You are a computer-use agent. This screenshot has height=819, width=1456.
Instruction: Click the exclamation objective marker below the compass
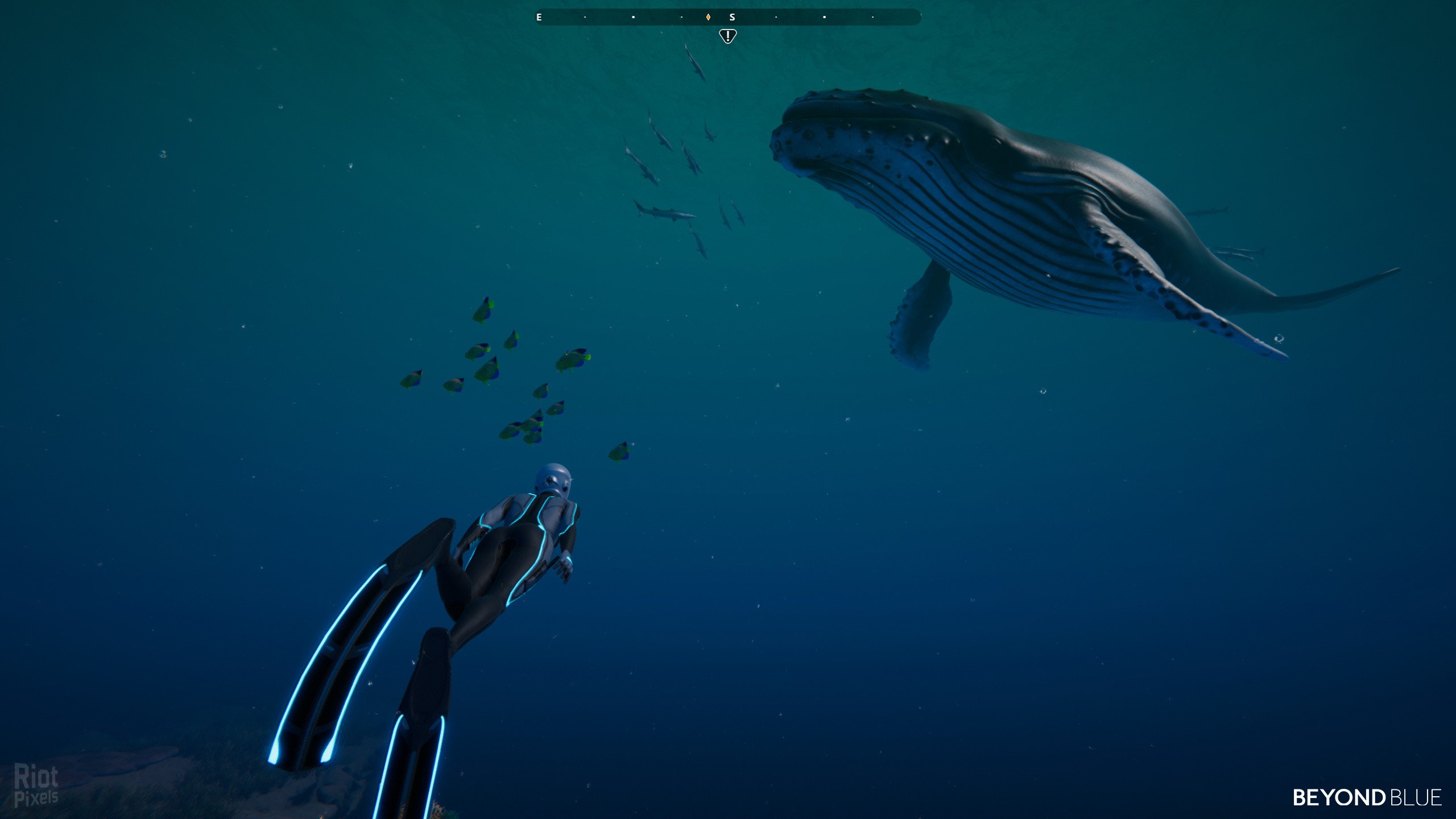click(727, 36)
